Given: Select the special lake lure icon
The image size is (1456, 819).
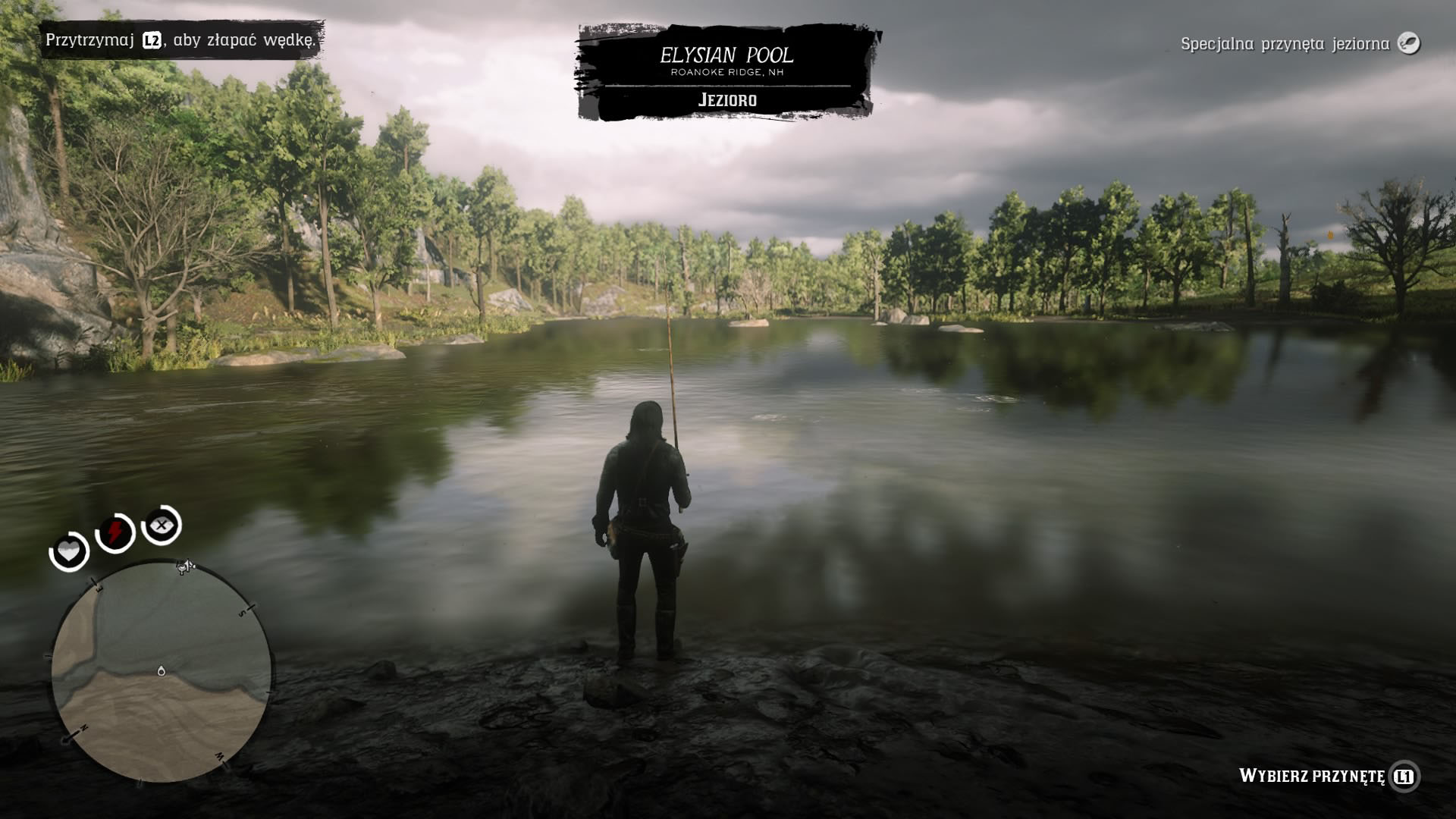Looking at the screenshot, I should [x=1408, y=43].
